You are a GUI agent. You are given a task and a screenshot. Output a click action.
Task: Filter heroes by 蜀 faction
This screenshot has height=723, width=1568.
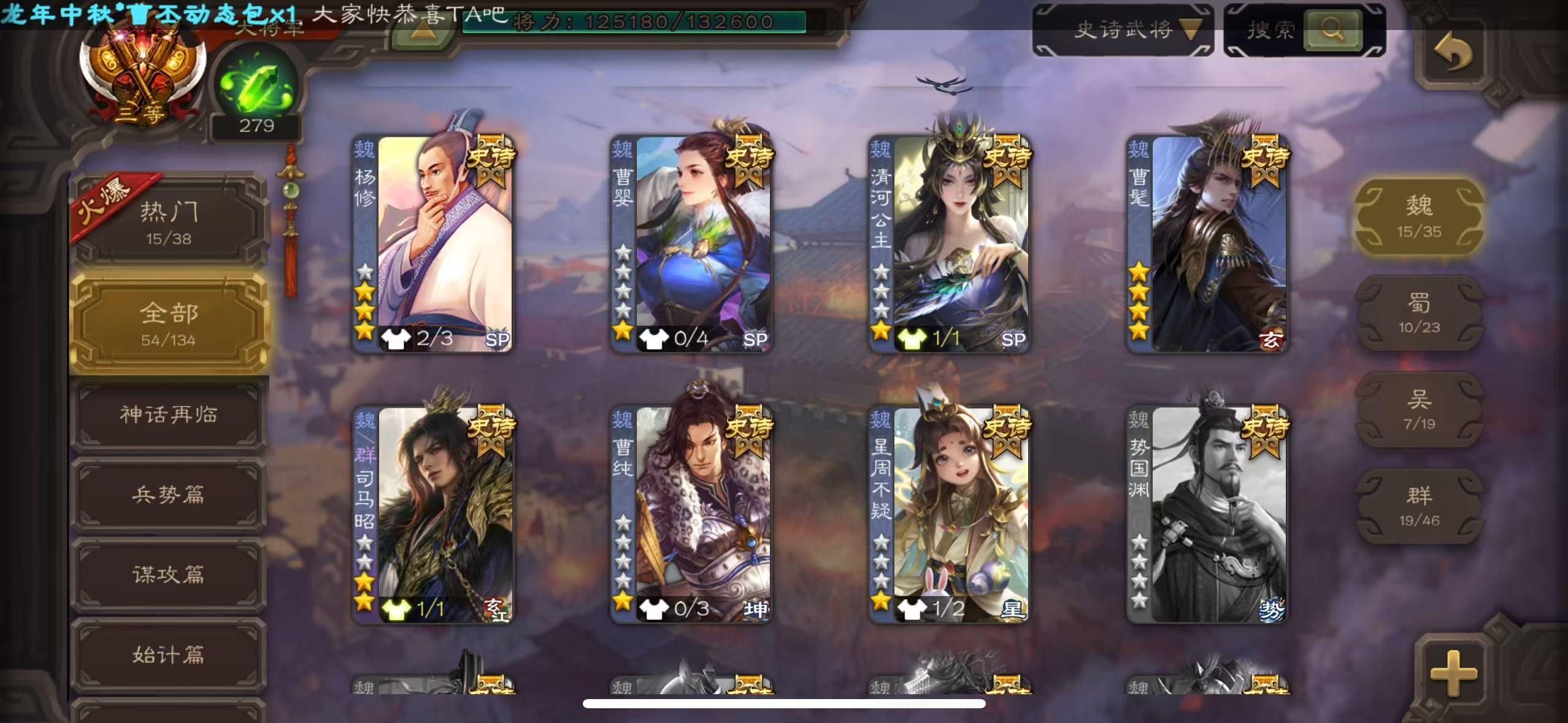point(1419,312)
